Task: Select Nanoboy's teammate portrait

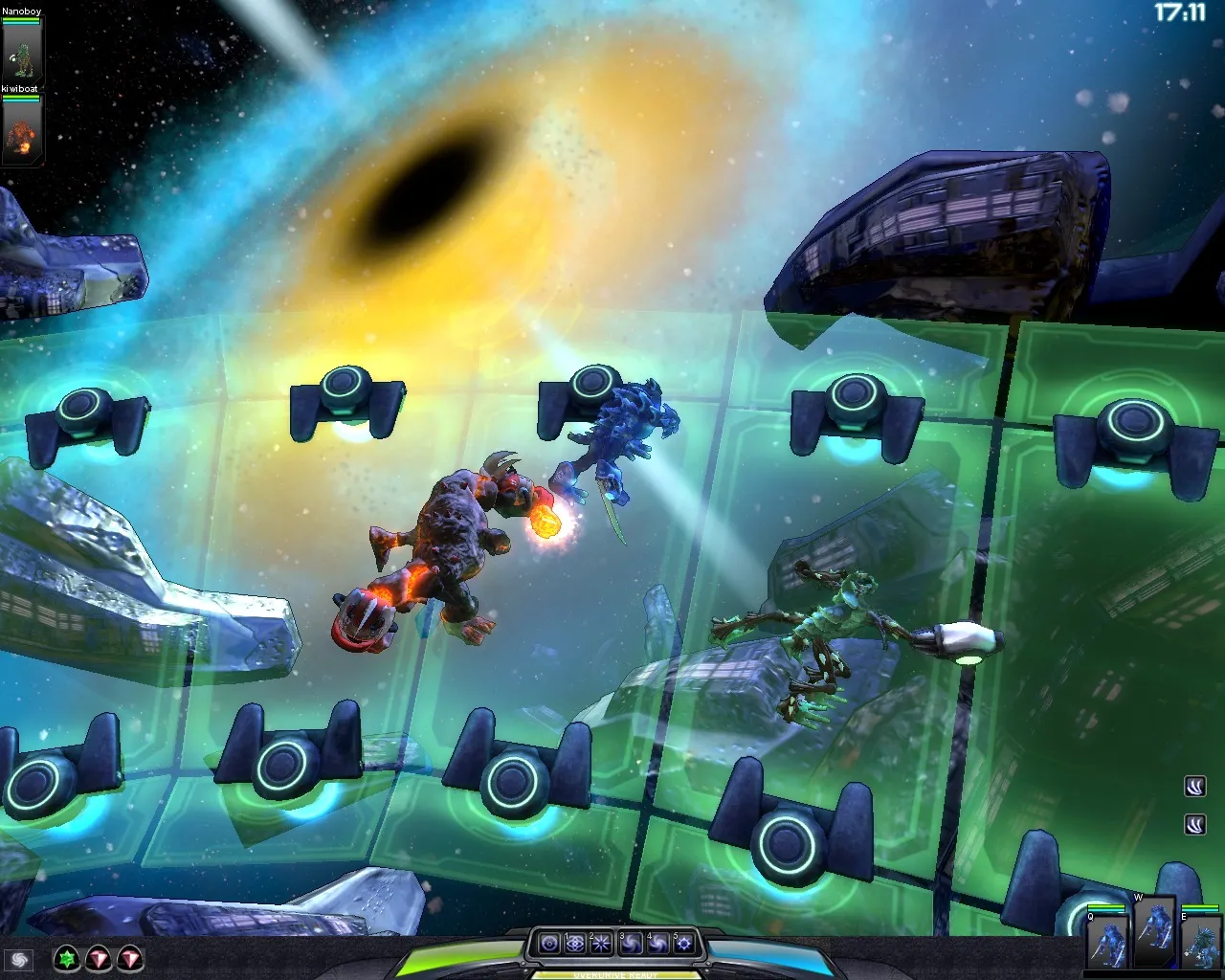Action: (21, 50)
